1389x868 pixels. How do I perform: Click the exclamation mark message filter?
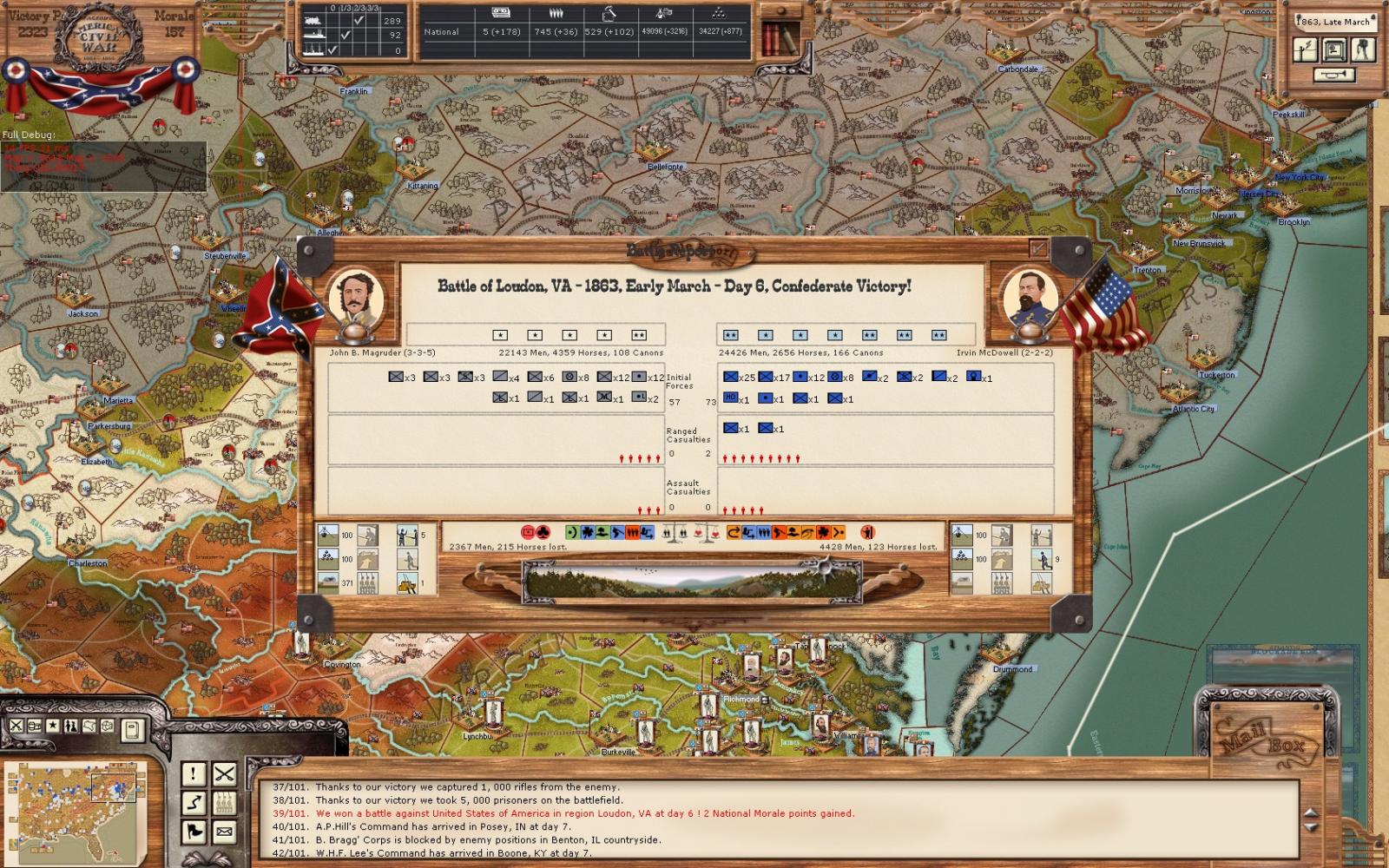(194, 773)
